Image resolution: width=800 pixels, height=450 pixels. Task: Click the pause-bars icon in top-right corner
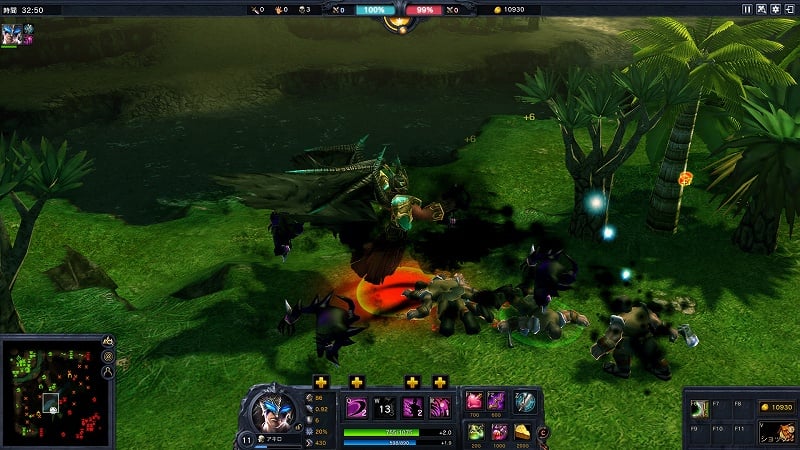pos(746,9)
